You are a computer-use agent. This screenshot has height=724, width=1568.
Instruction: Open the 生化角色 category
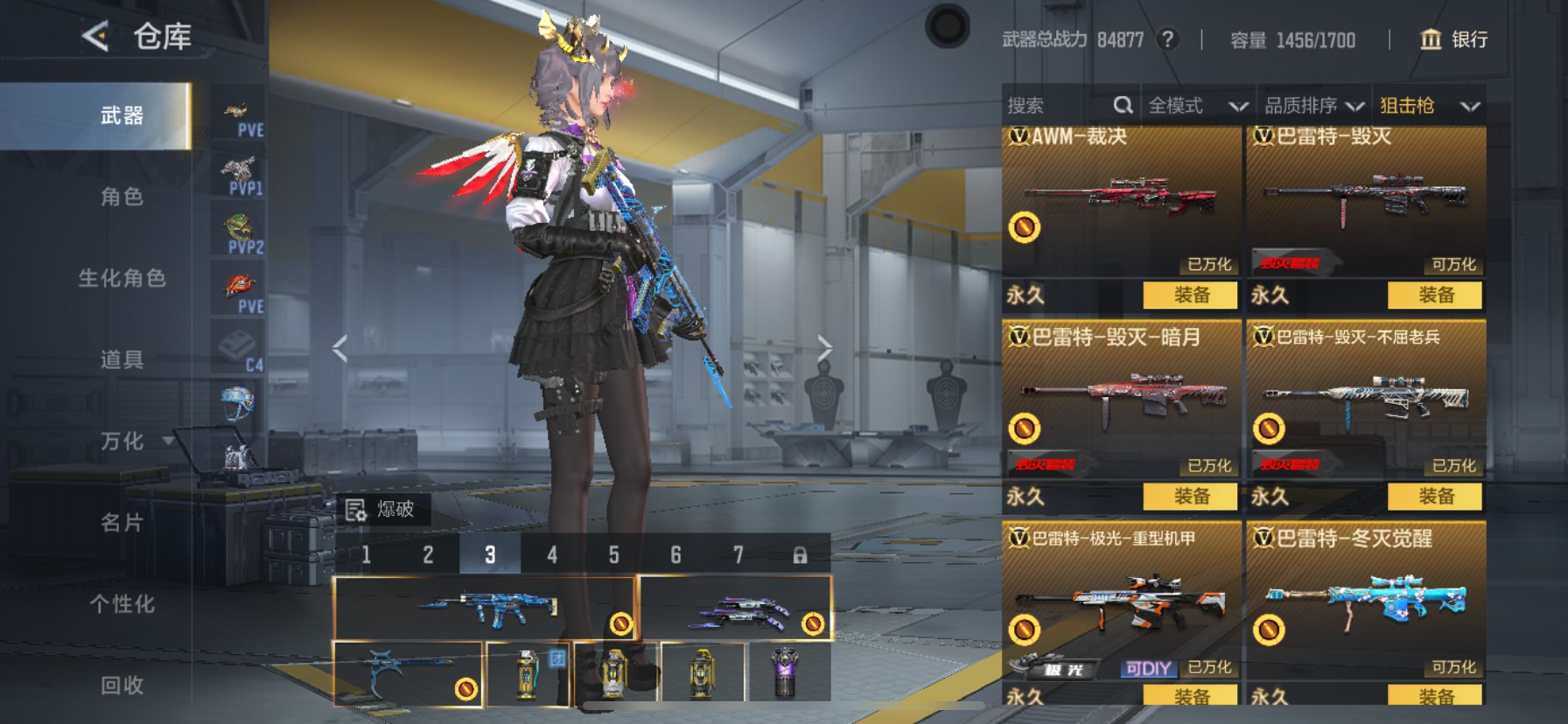point(122,278)
